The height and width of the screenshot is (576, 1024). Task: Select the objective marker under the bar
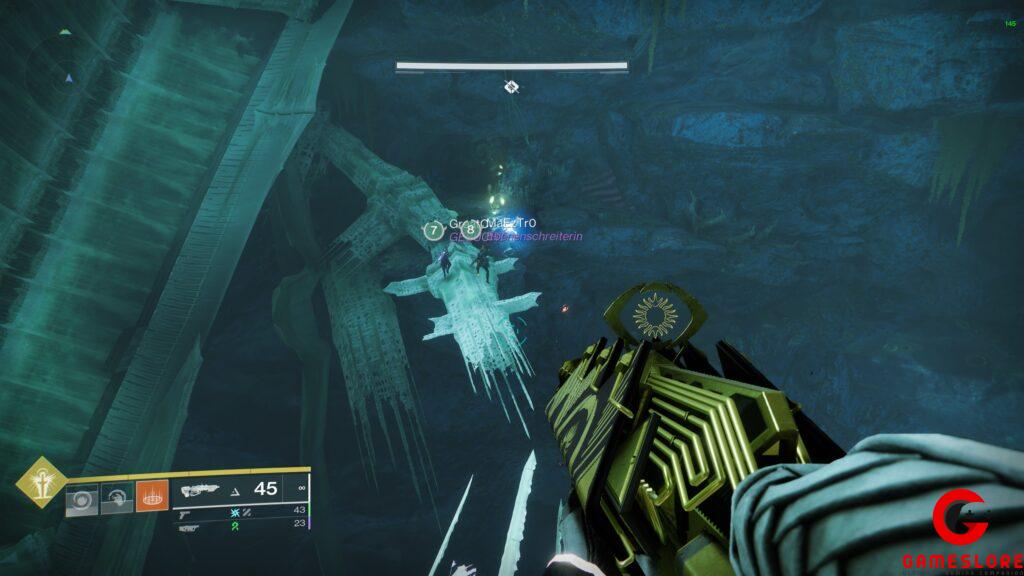coord(511,87)
